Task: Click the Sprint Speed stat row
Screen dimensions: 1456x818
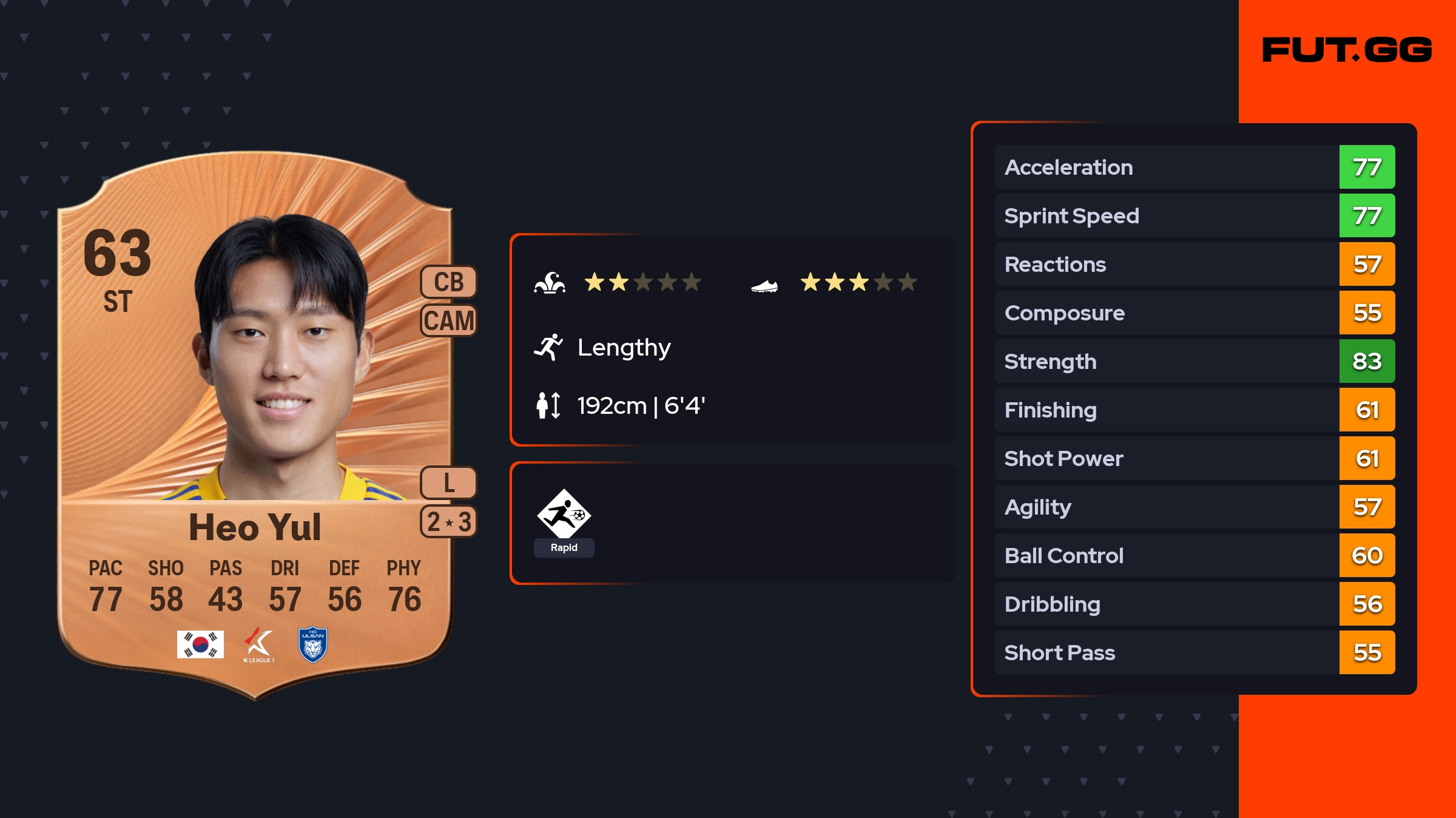Action: (1194, 215)
